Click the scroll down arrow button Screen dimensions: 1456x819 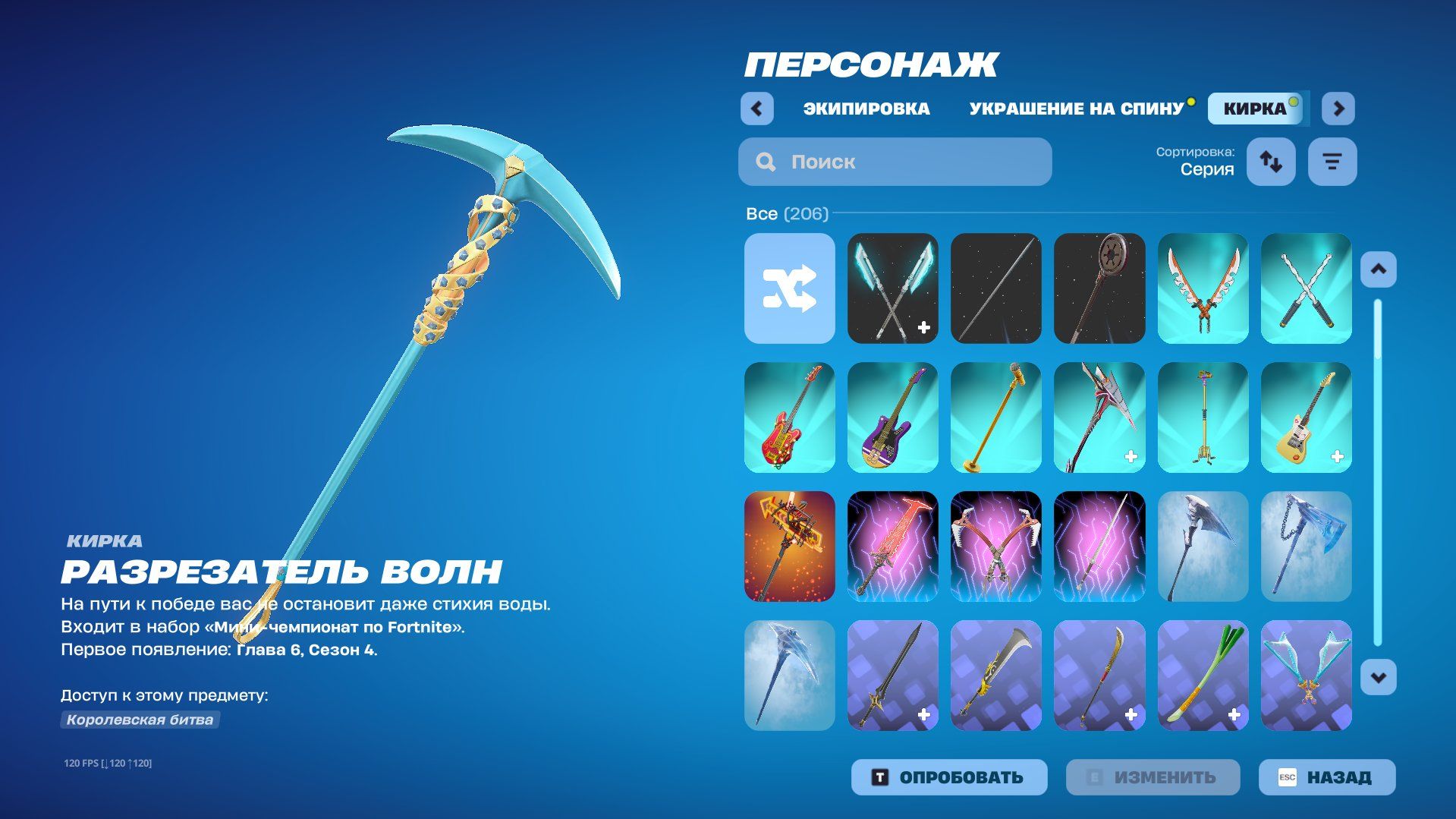1378,677
